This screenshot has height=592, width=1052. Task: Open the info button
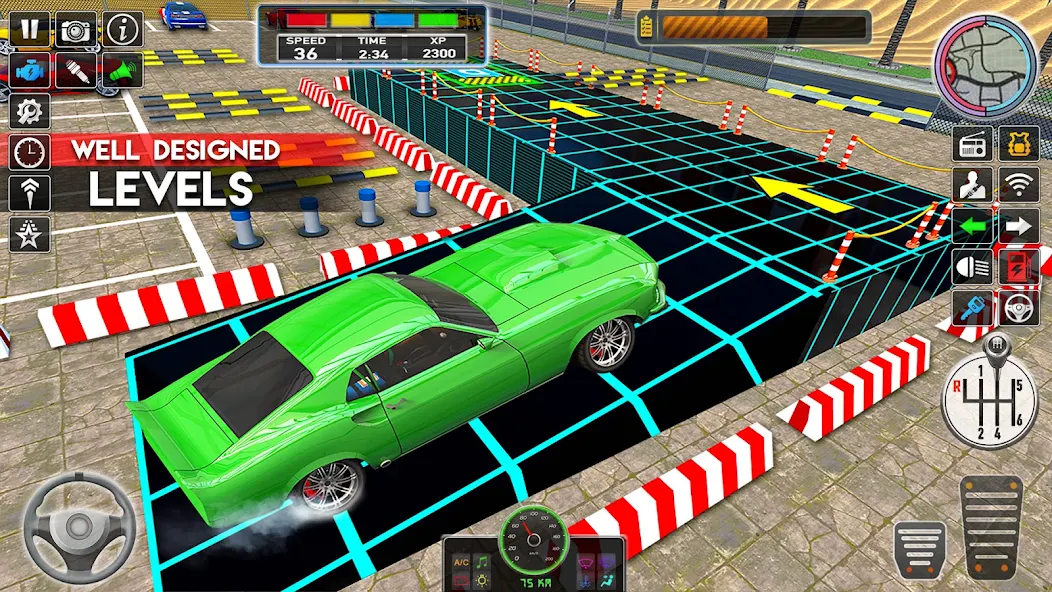(x=124, y=29)
